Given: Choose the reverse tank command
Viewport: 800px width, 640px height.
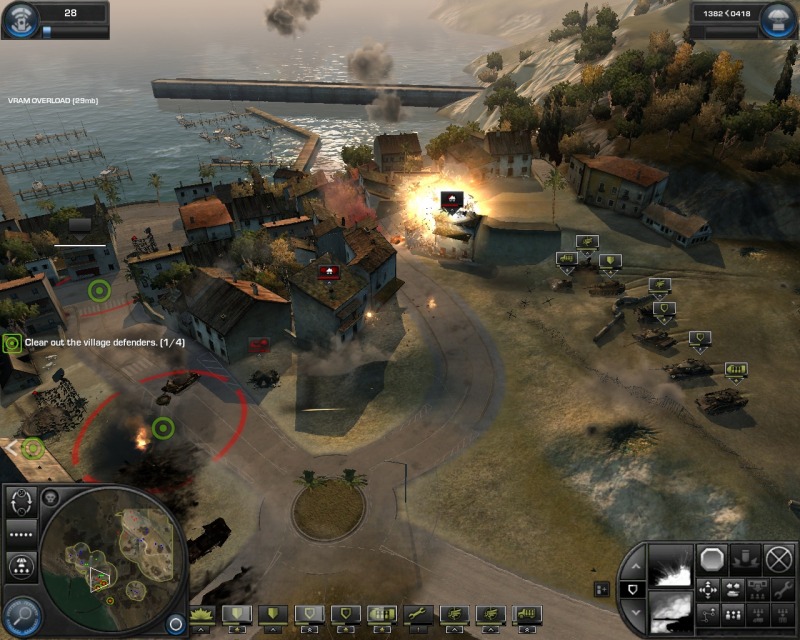Looking at the screenshot, I should 734,589.
